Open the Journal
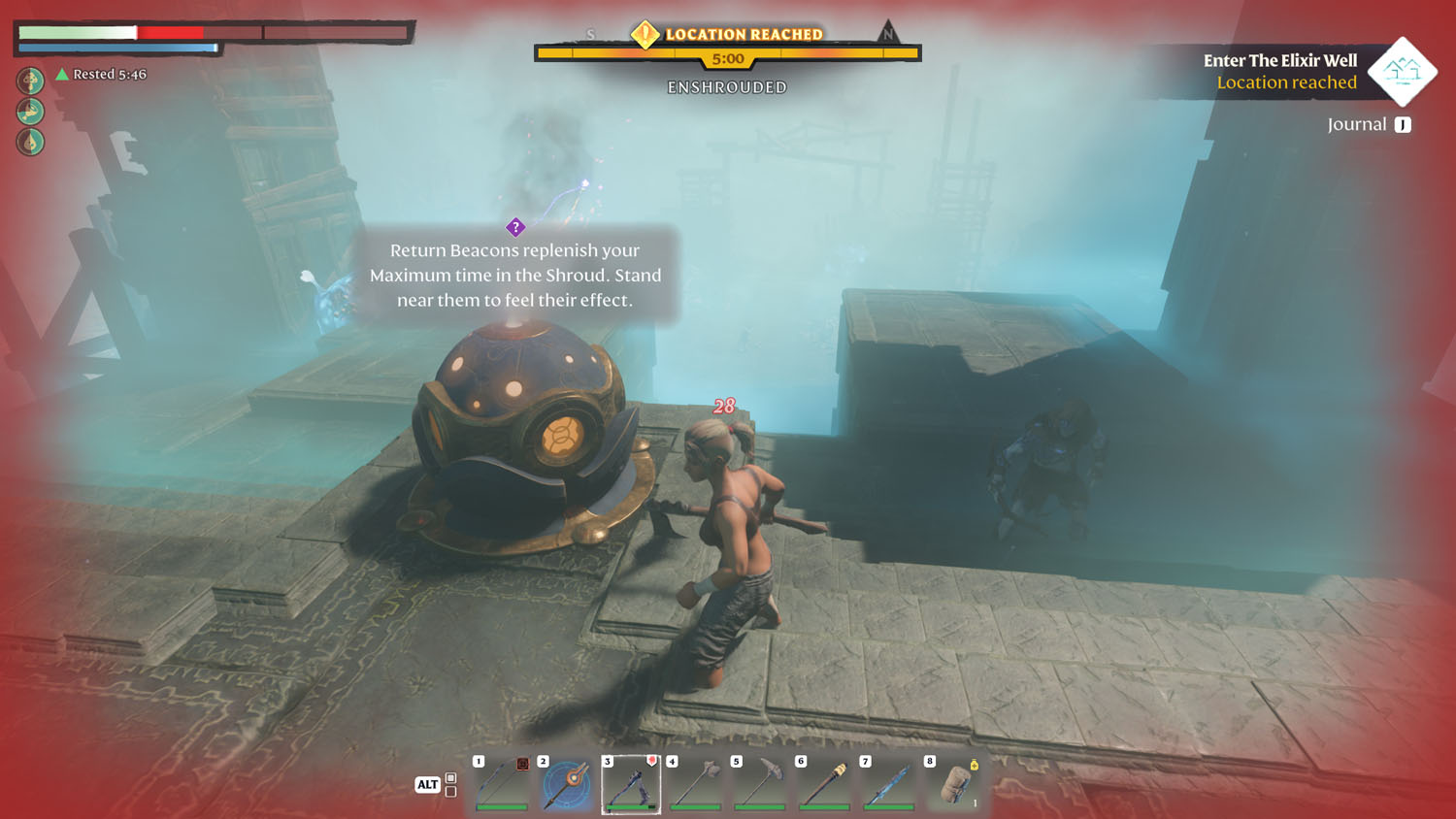This screenshot has height=819, width=1456. (1369, 124)
